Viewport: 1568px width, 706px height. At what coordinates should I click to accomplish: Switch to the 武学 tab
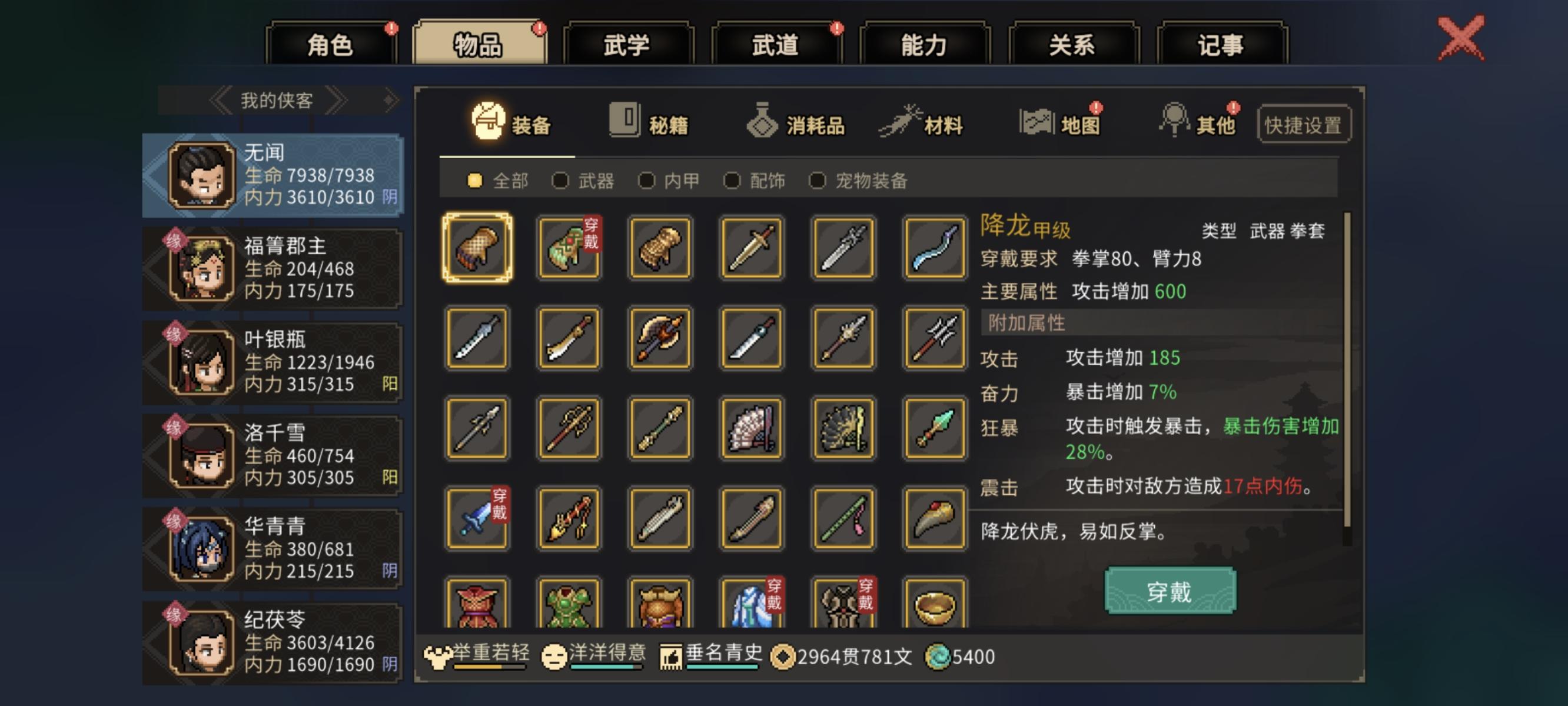[627, 45]
